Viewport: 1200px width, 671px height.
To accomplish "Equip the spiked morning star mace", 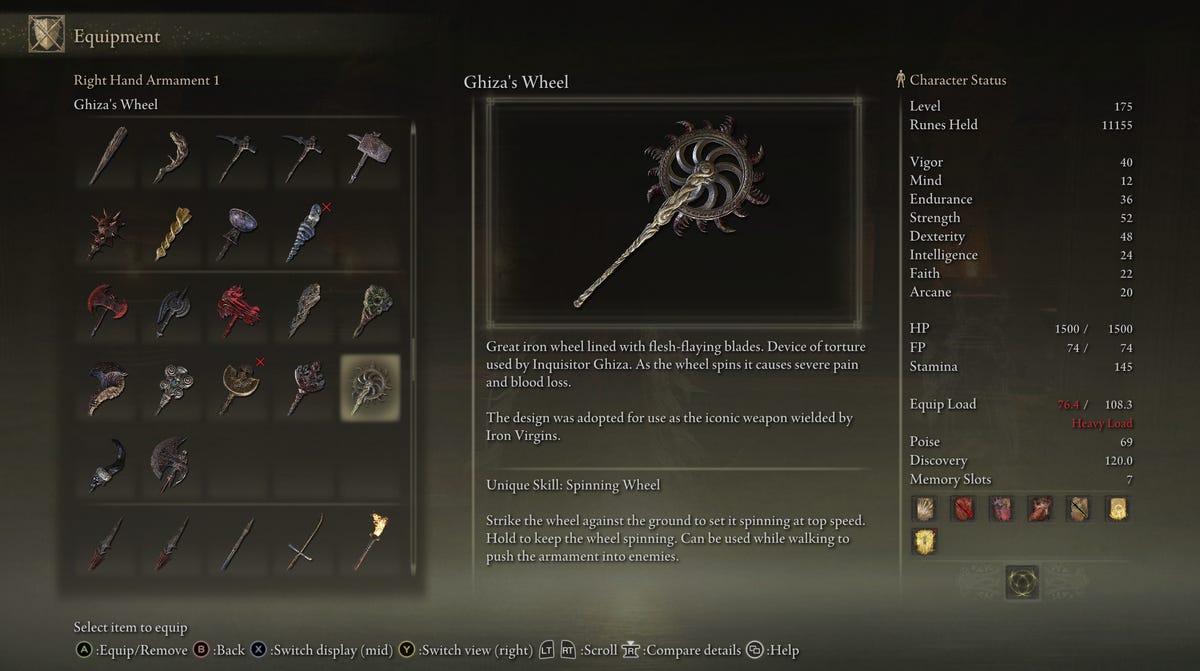I will pos(107,233).
